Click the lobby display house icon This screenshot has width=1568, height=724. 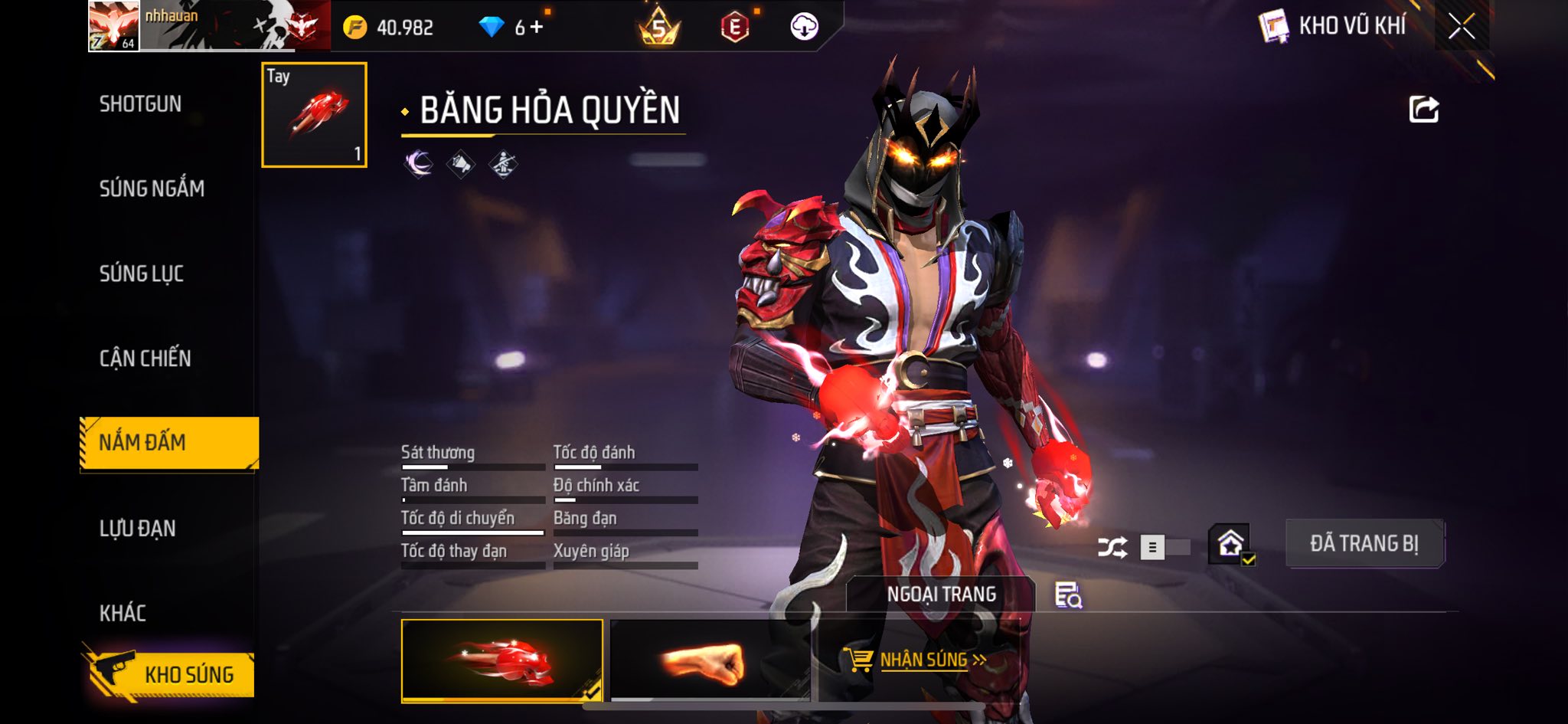pos(1230,545)
